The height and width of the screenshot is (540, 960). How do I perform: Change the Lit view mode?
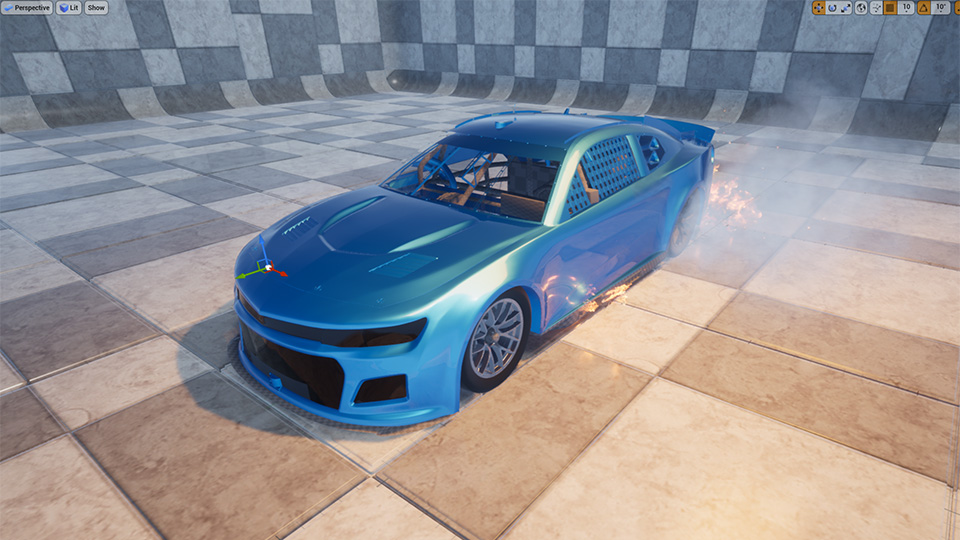[69, 8]
